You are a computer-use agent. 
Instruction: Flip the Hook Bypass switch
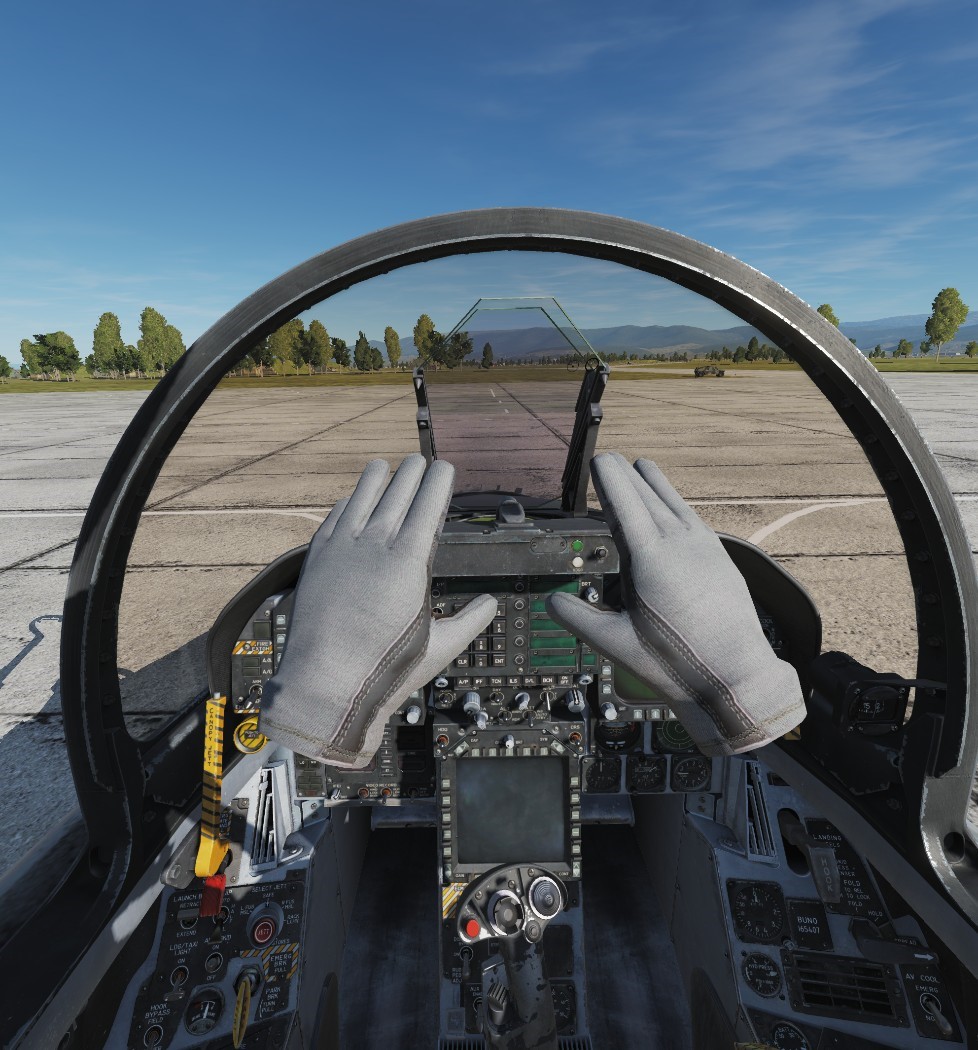coord(152,1036)
